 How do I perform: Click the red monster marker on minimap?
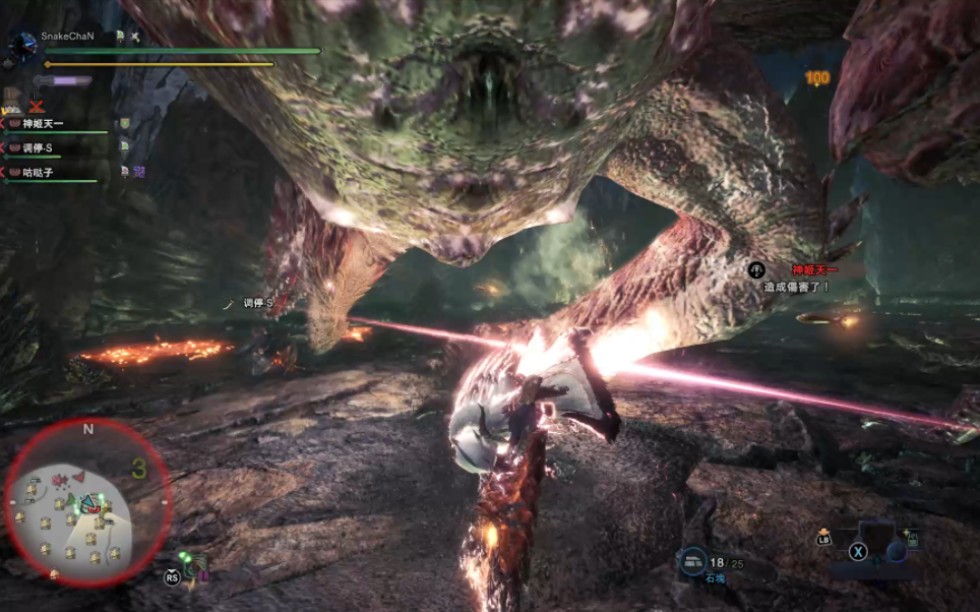[77, 479]
